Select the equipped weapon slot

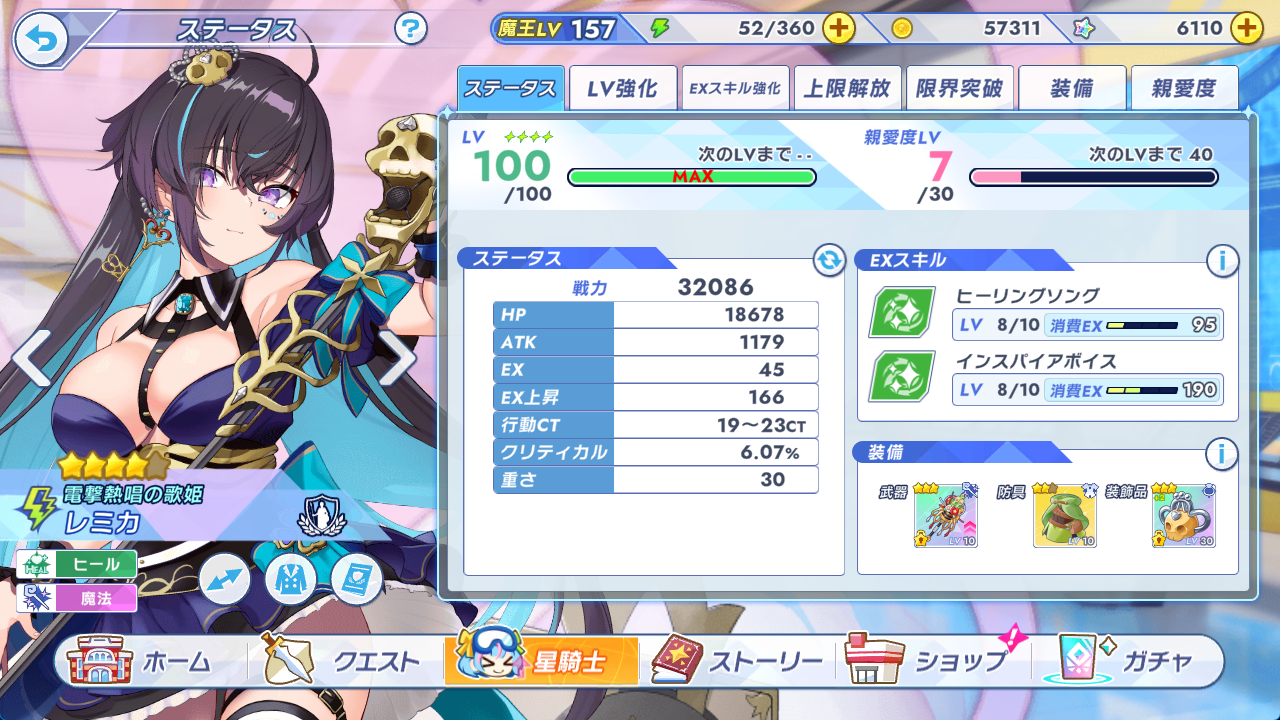(x=945, y=516)
